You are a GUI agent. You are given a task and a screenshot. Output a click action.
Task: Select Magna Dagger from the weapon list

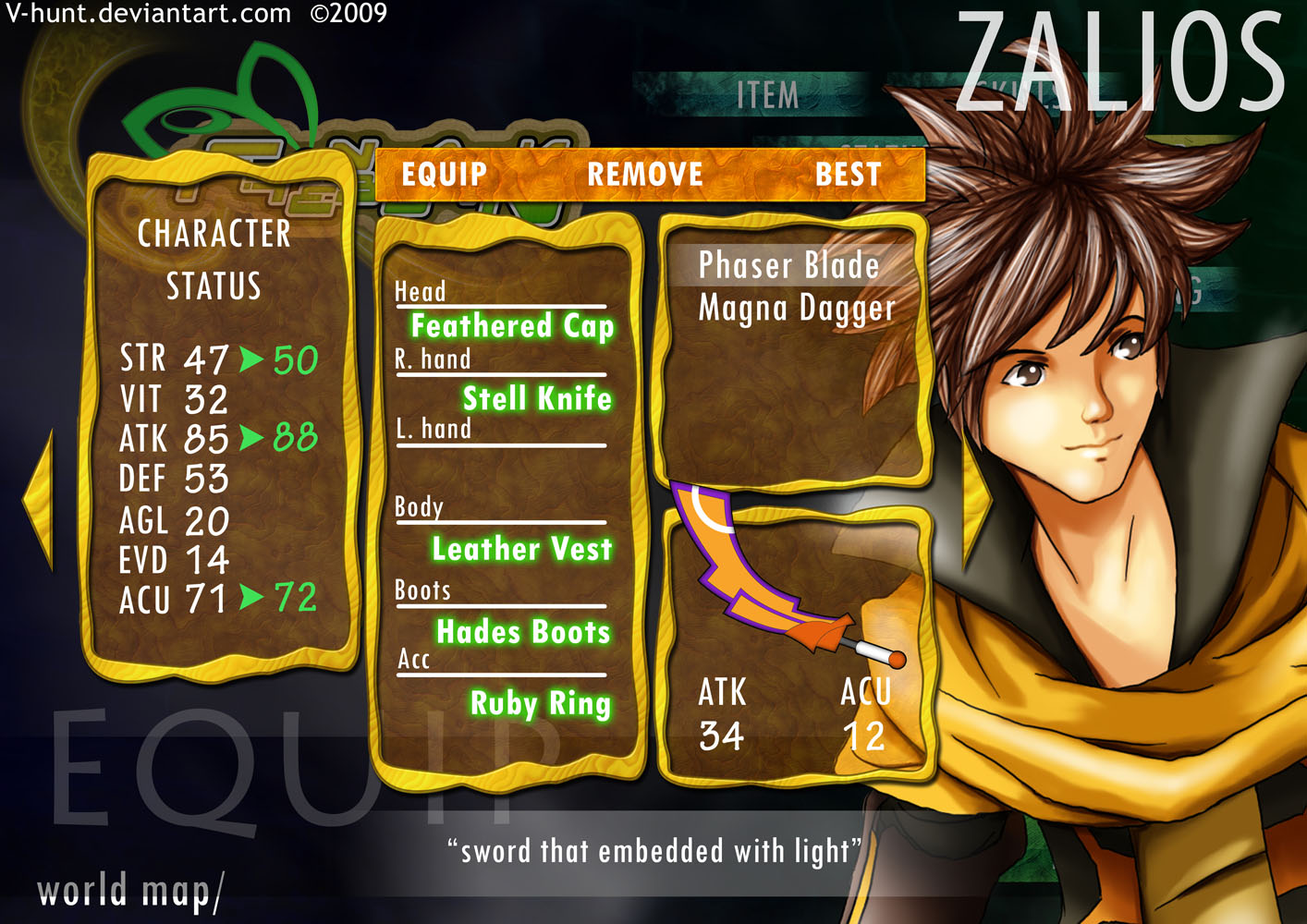pyautogui.click(x=799, y=310)
